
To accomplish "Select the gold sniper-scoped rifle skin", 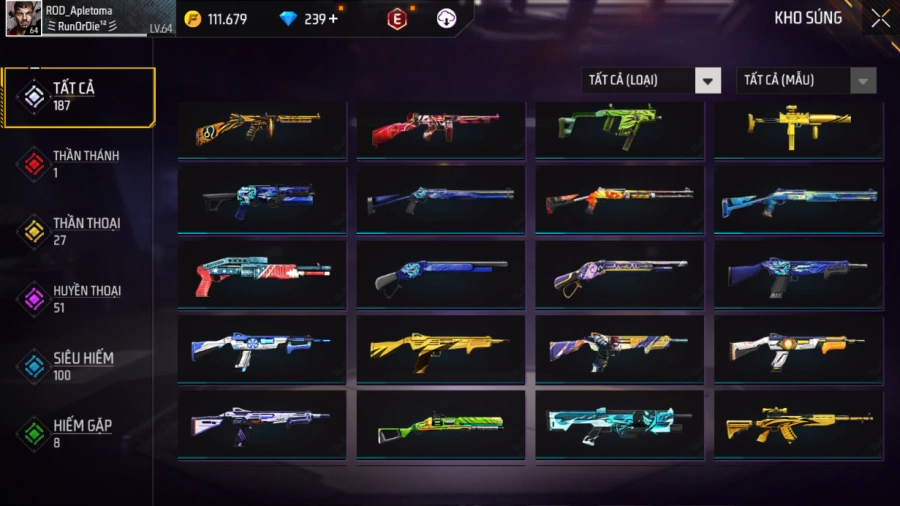I will coord(798,423).
